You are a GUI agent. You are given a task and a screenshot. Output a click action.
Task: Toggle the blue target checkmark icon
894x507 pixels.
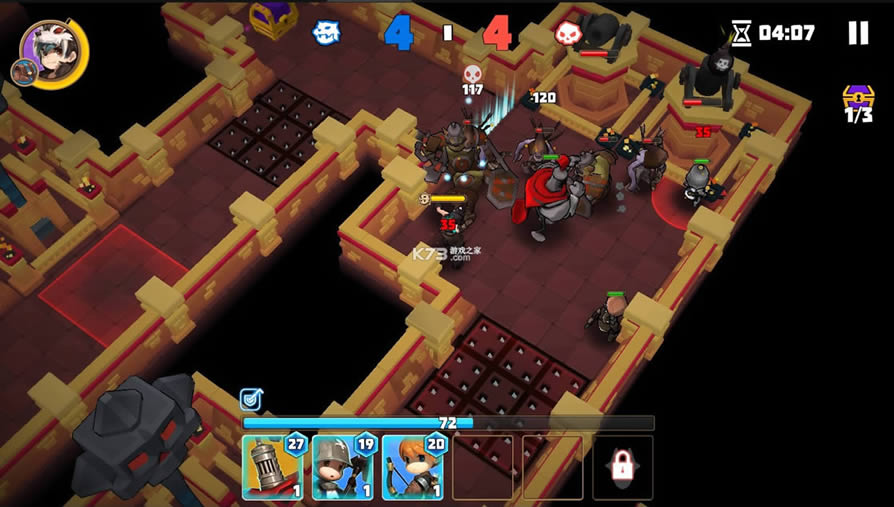click(x=250, y=400)
